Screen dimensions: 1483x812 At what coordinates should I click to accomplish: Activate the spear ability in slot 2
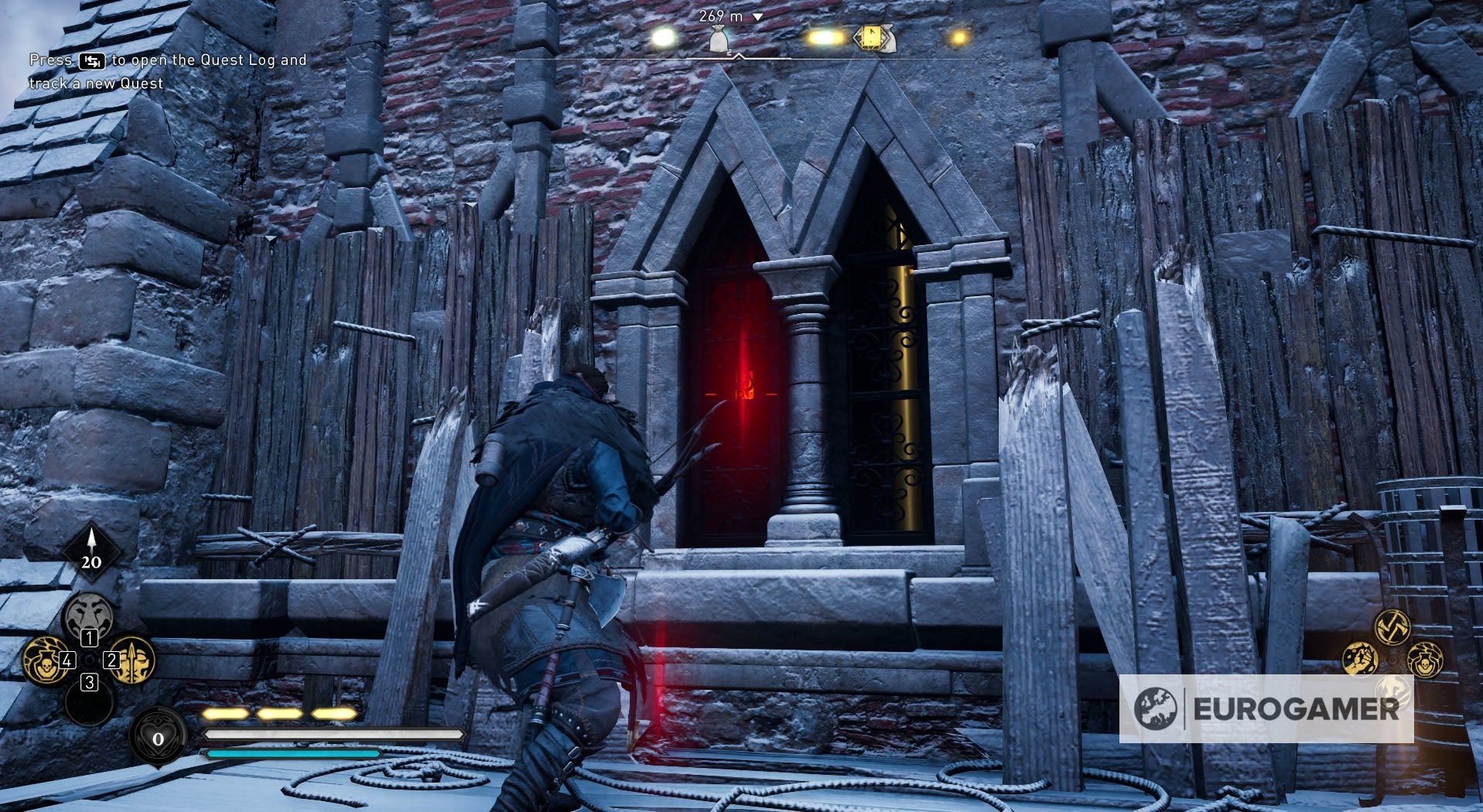132,661
